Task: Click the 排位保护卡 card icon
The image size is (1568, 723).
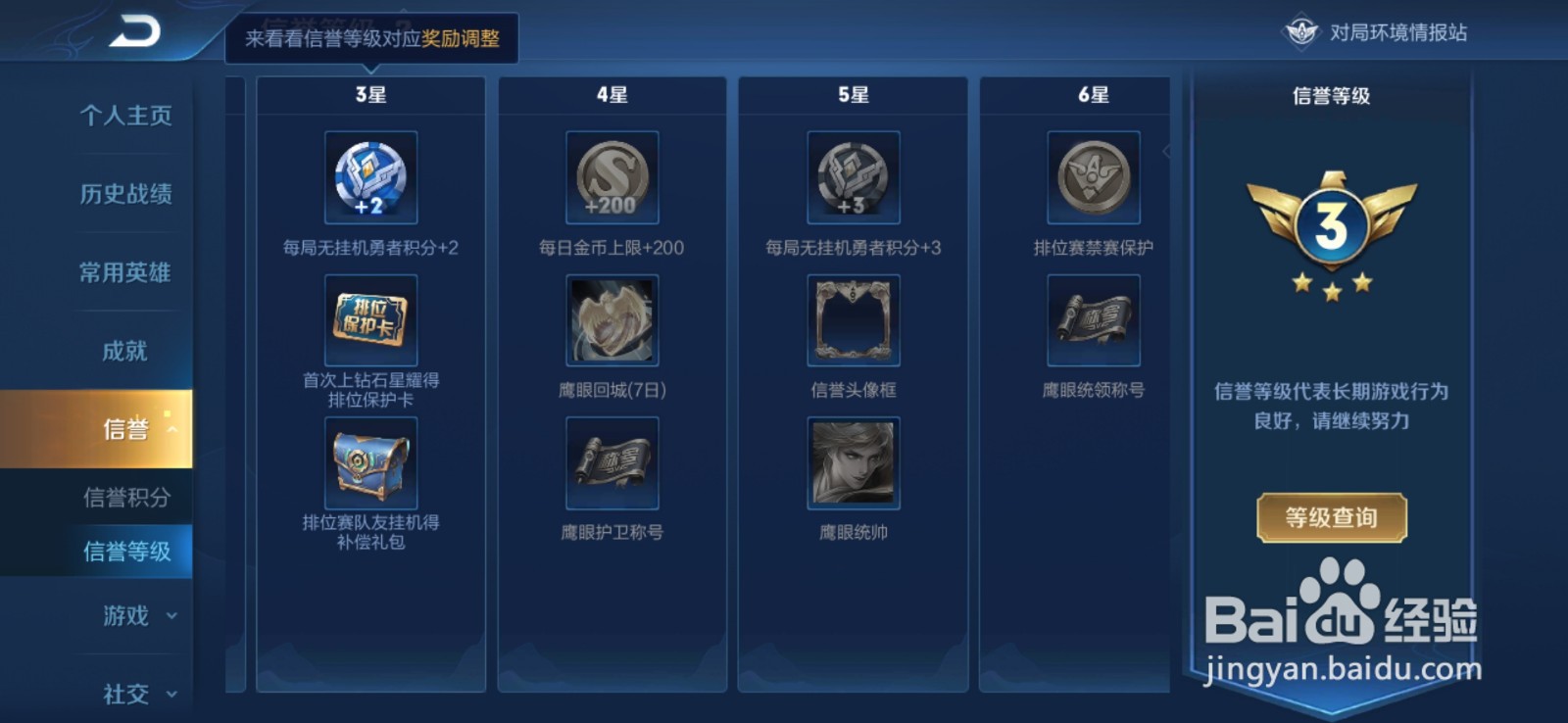Action: (x=370, y=320)
